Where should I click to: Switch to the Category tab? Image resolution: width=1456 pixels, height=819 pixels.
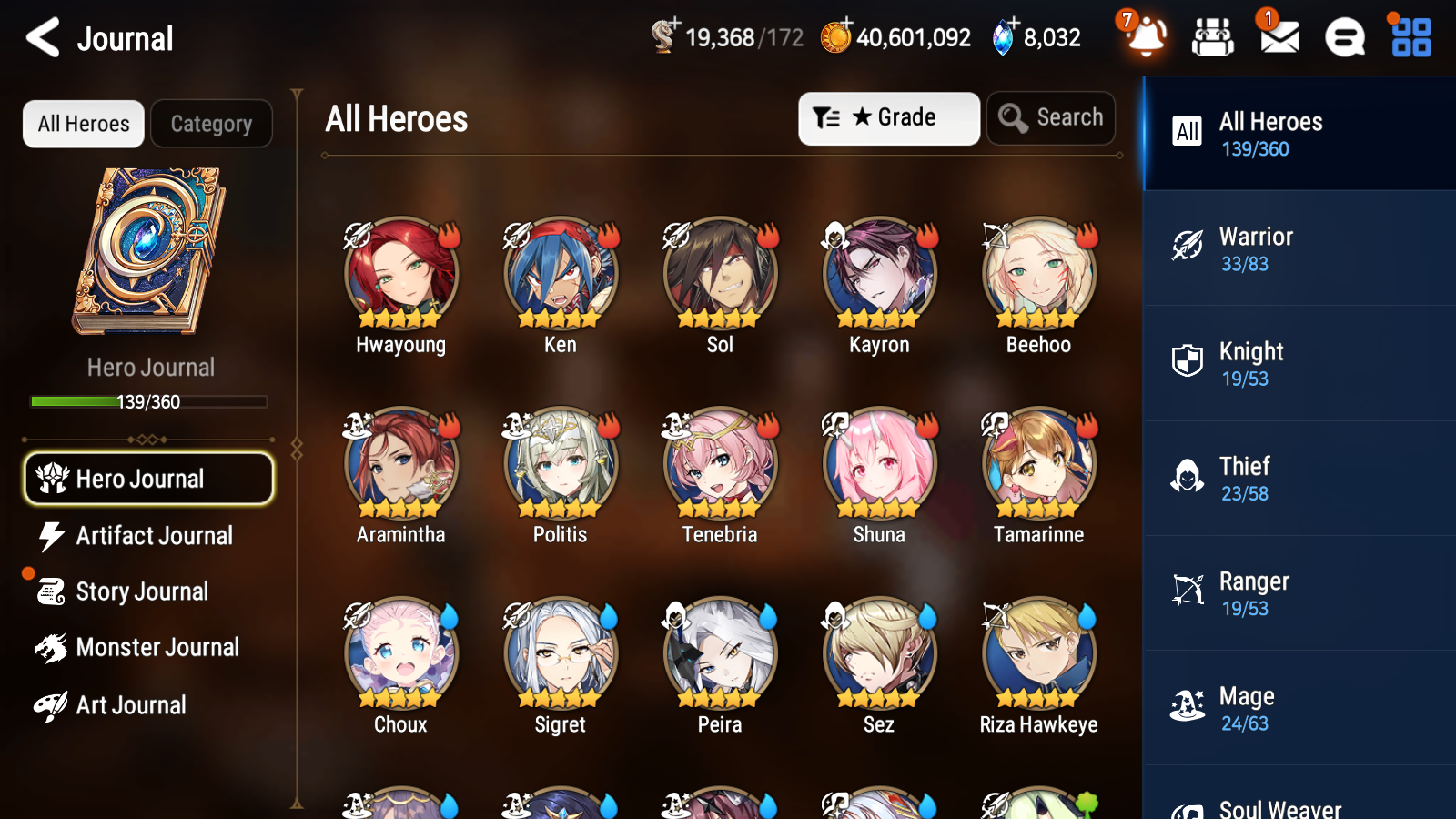tap(211, 124)
